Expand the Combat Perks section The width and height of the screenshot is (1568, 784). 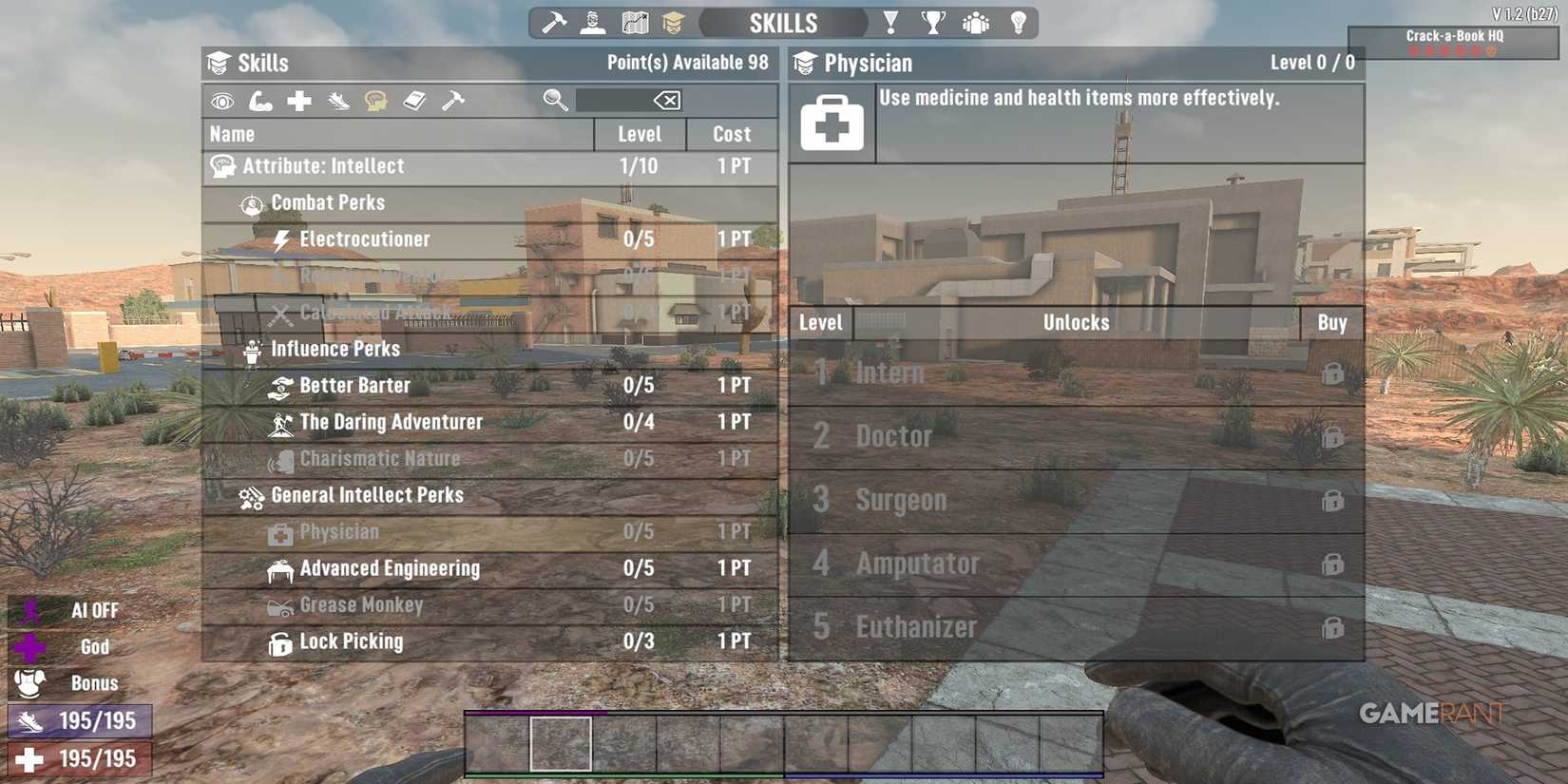coord(328,201)
